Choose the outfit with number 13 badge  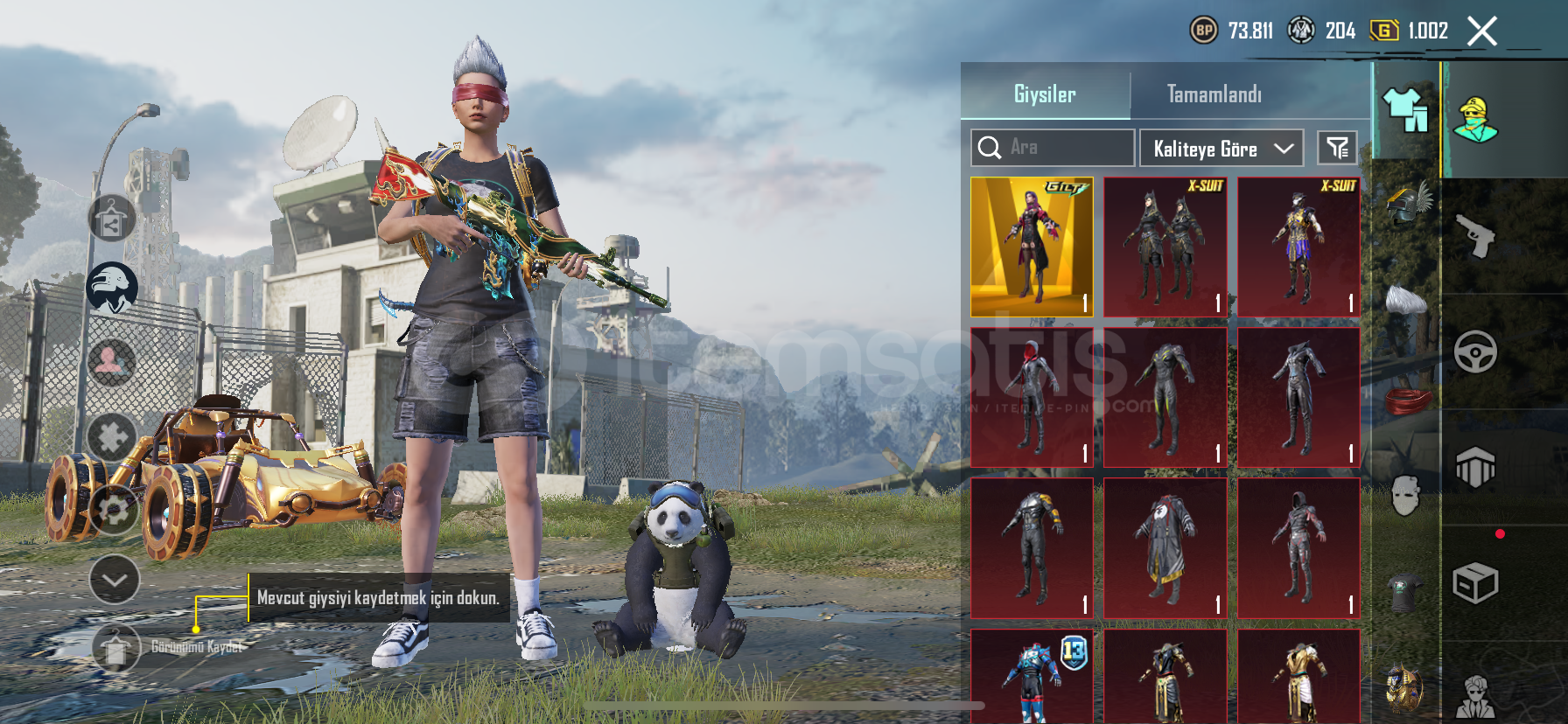point(1032,676)
